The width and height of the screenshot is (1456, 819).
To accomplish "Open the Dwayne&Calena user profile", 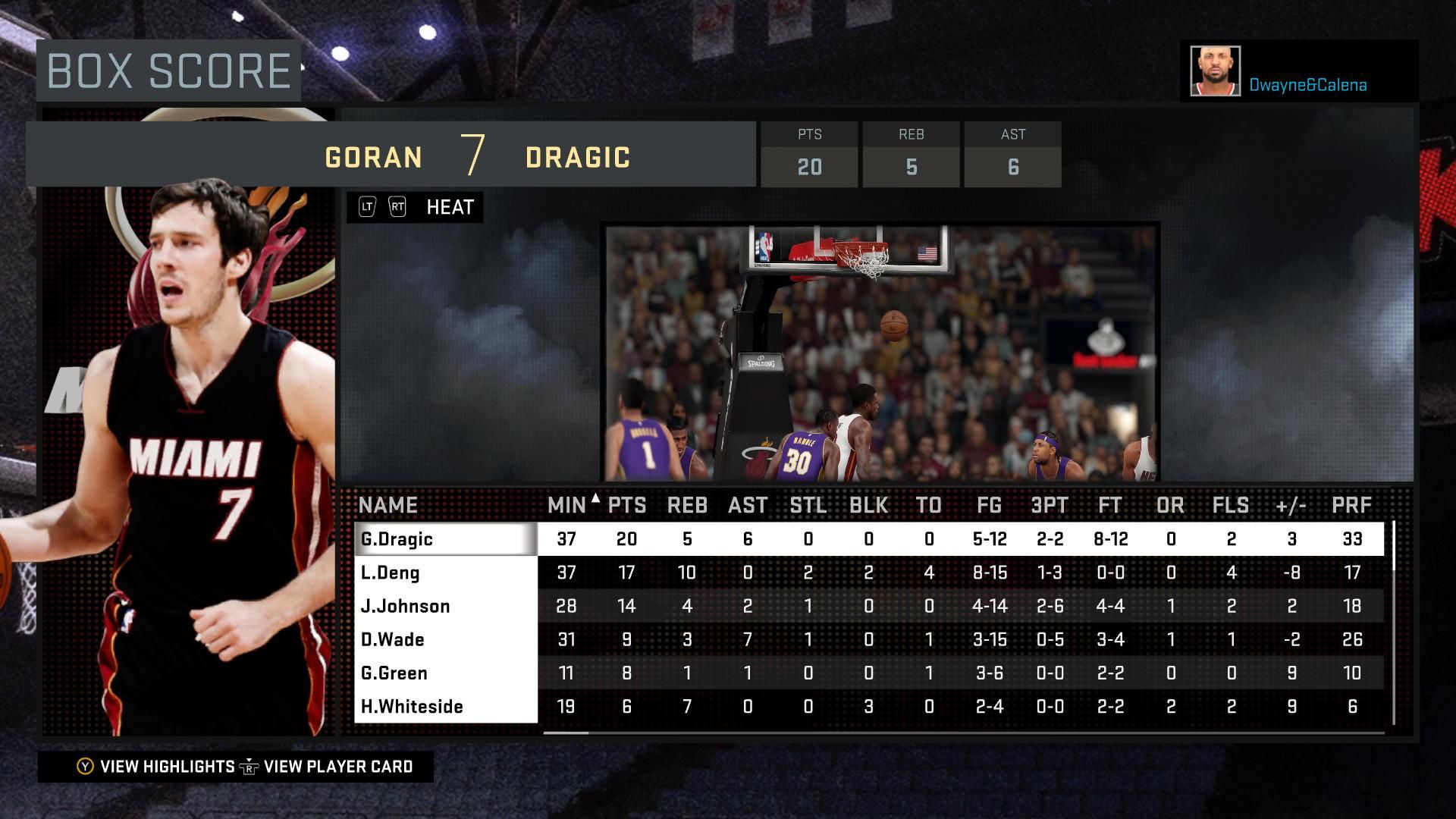I will coord(1298,72).
